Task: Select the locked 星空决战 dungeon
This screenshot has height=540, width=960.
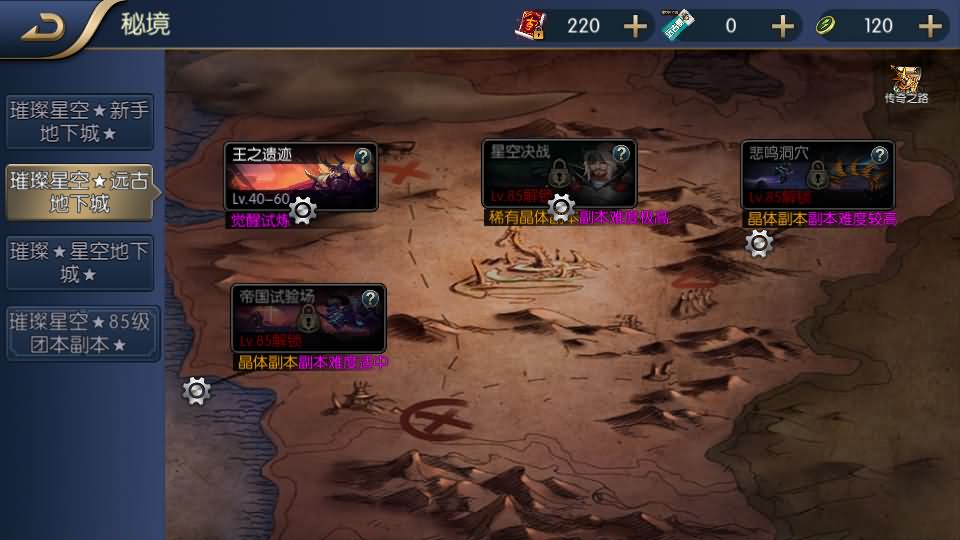Action: click(x=558, y=174)
